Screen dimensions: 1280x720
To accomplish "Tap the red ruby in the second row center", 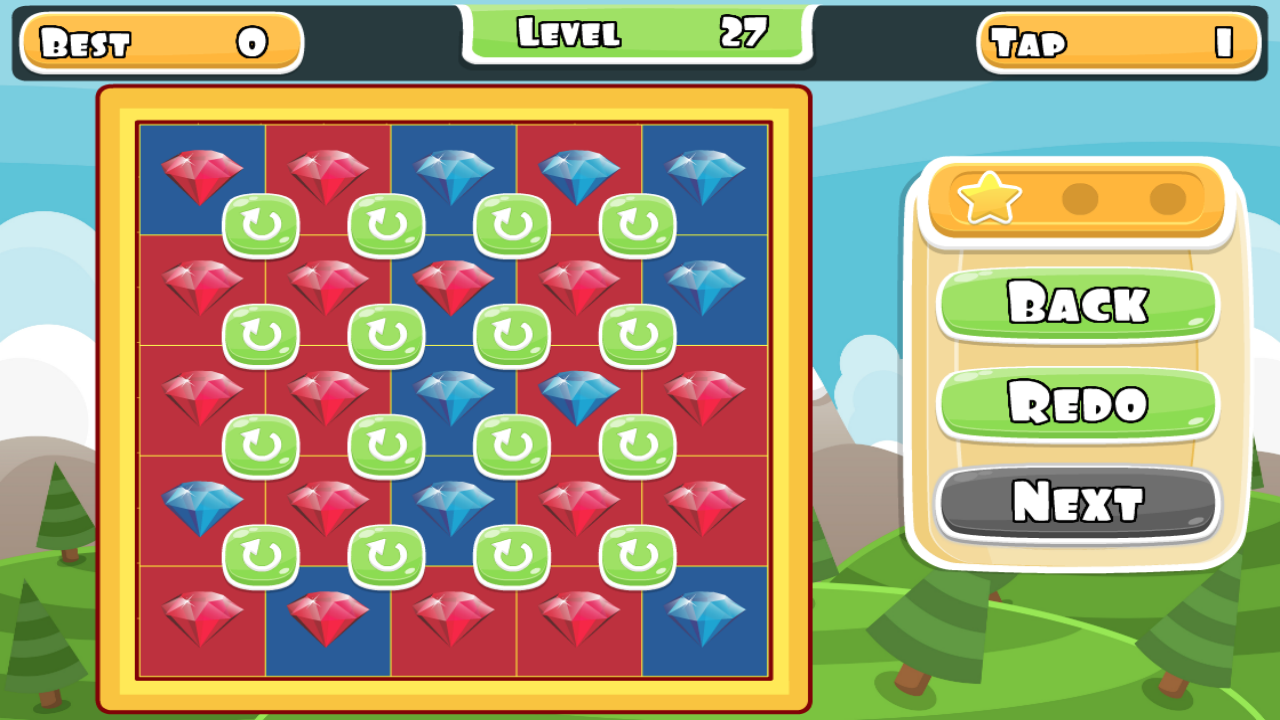I will pyautogui.click(x=450, y=287).
